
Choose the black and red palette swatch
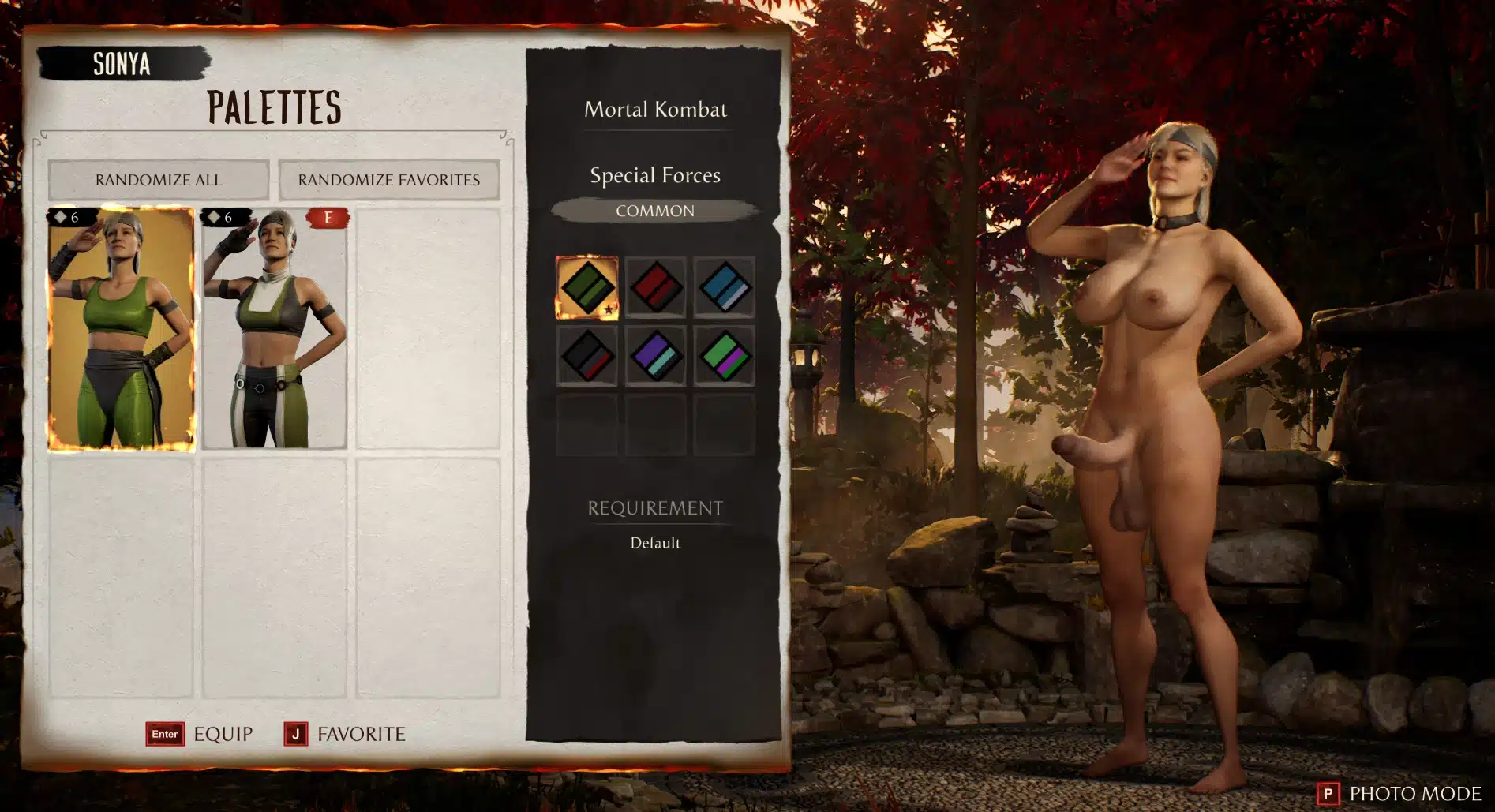[586, 356]
